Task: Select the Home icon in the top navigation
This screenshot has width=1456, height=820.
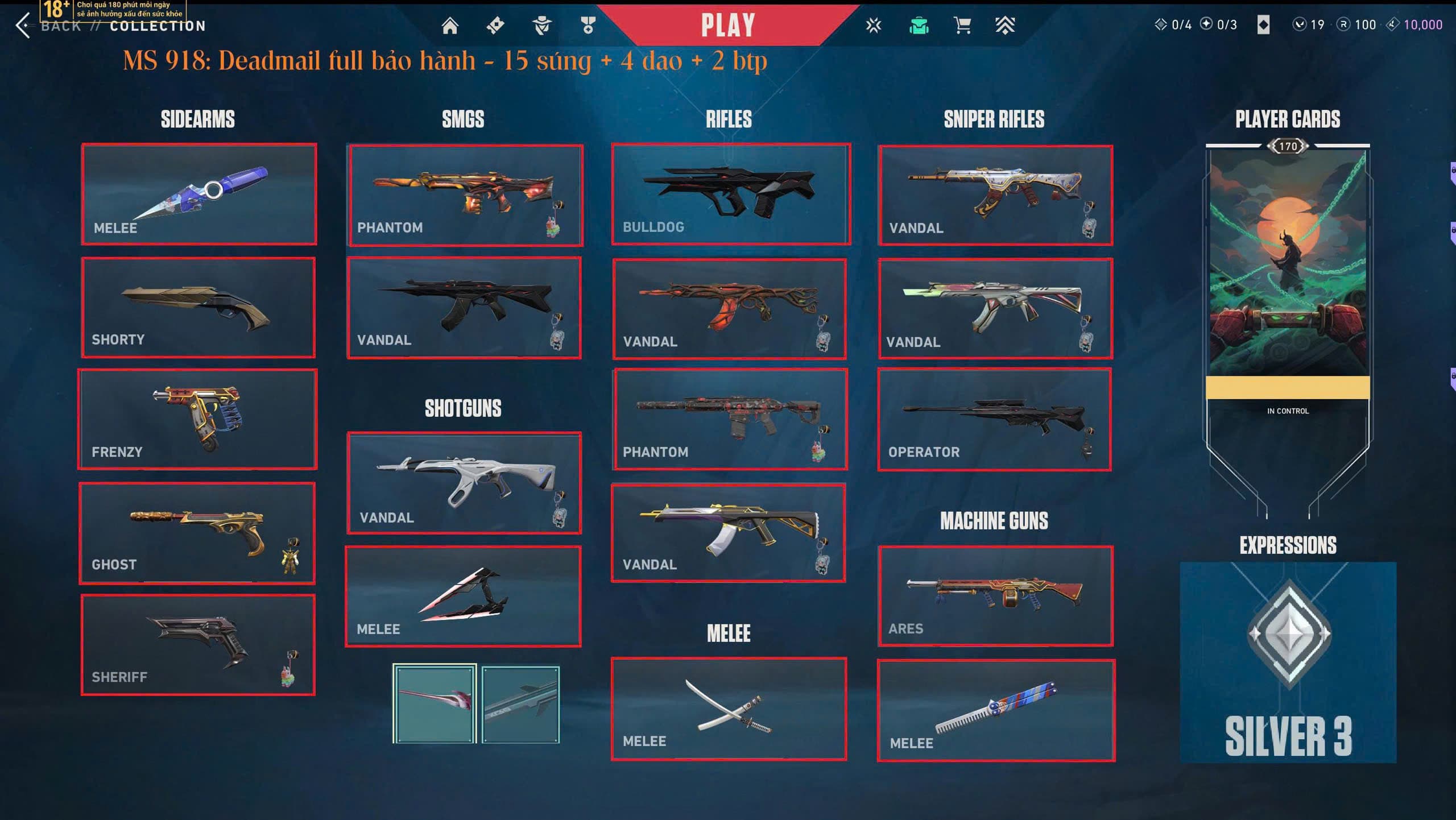Action: pyautogui.click(x=451, y=25)
